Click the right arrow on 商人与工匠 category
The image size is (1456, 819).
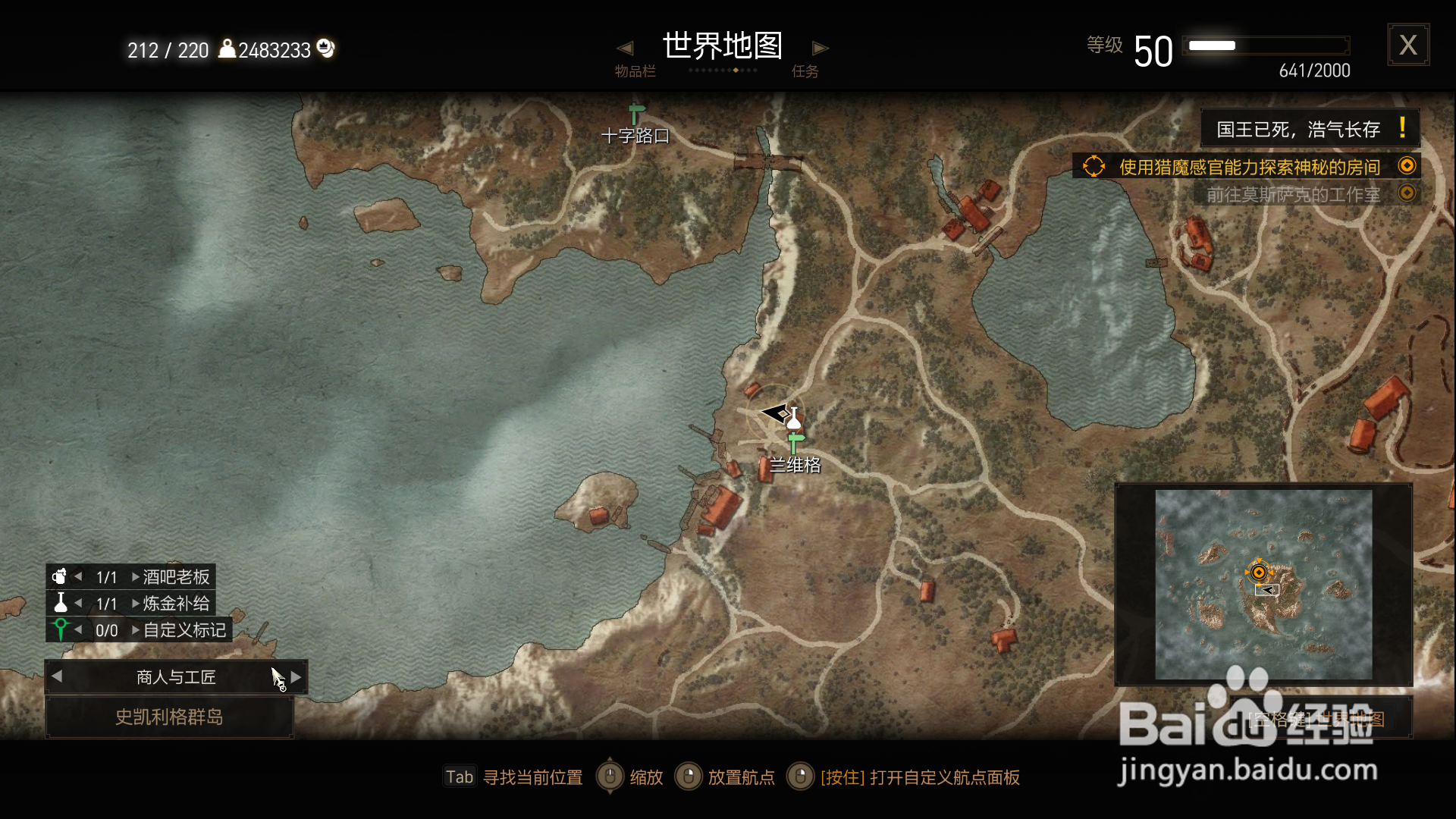pos(296,676)
